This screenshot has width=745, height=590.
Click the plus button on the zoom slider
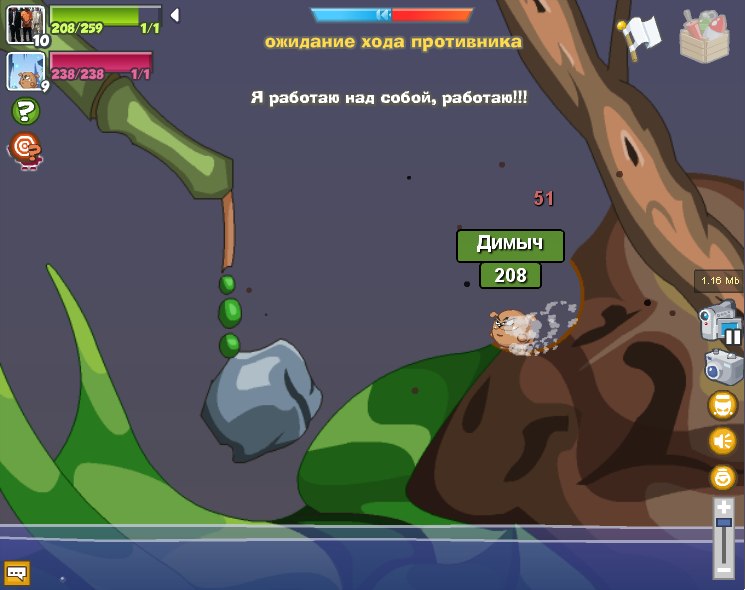(x=723, y=508)
